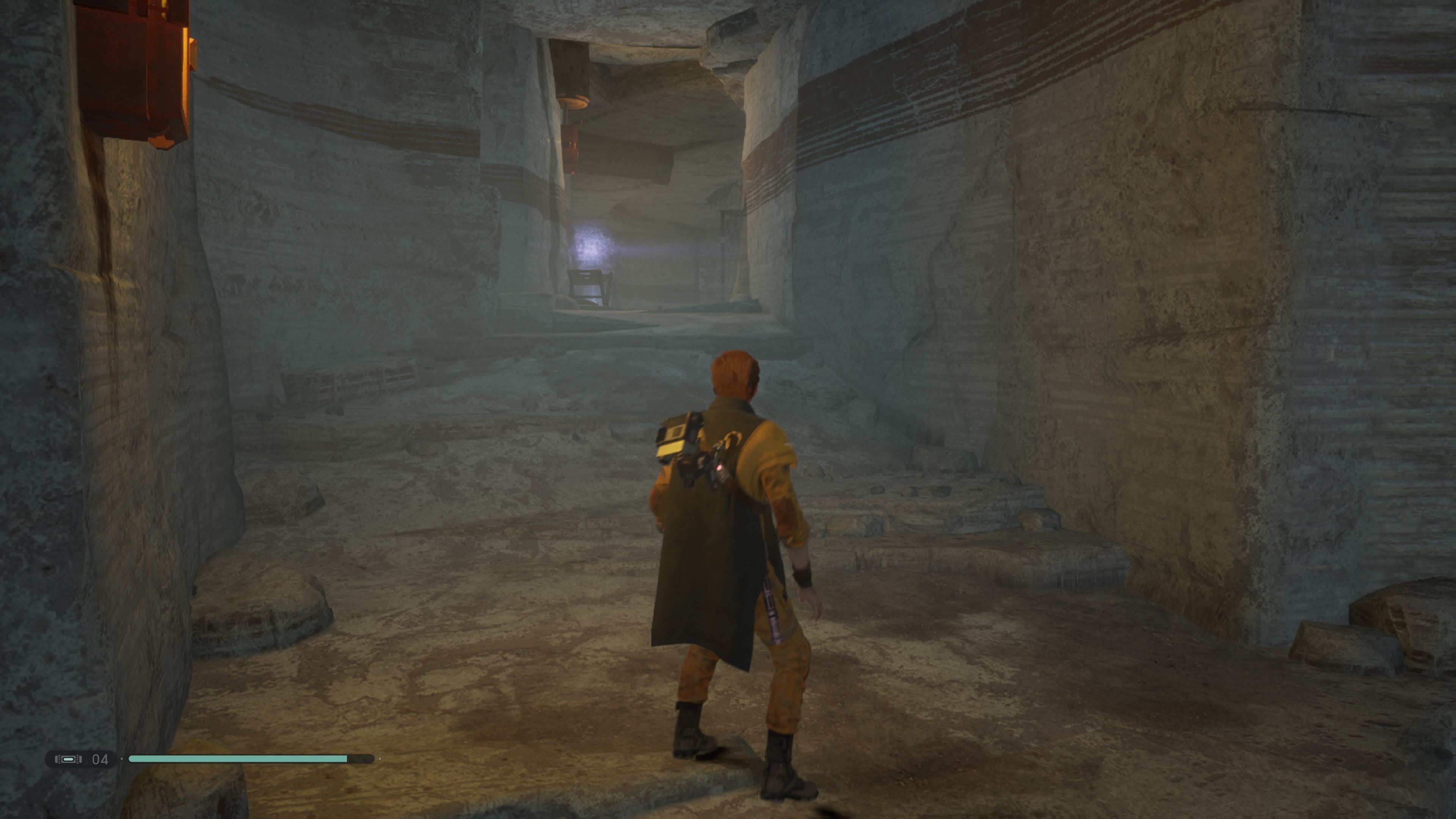The height and width of the screenshot is (819, 1456).
Task: Click the teal health bar
Action: click(x=237, y=759)
